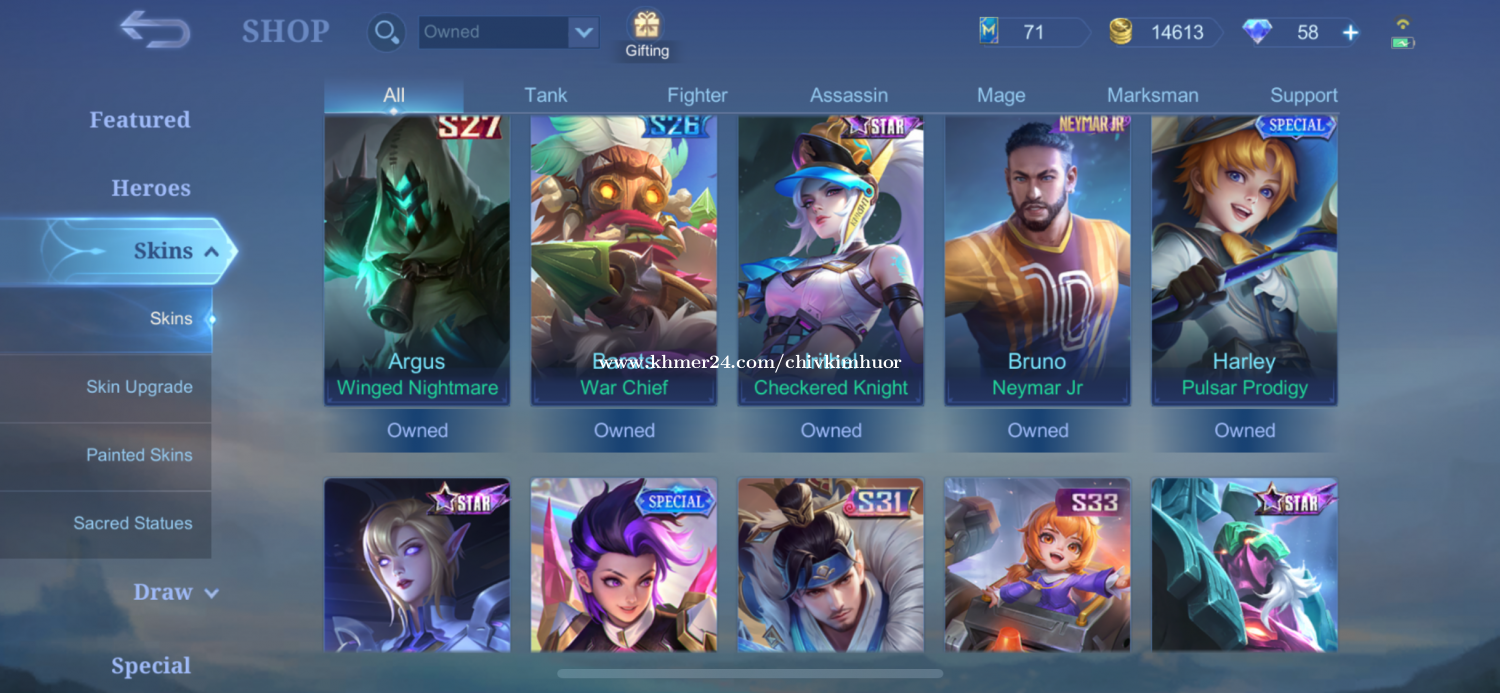Image resolution: width=1500 pixels, height=693 pixels.
Task: Switch to the Fighter tab
Action: click(697, 96)
